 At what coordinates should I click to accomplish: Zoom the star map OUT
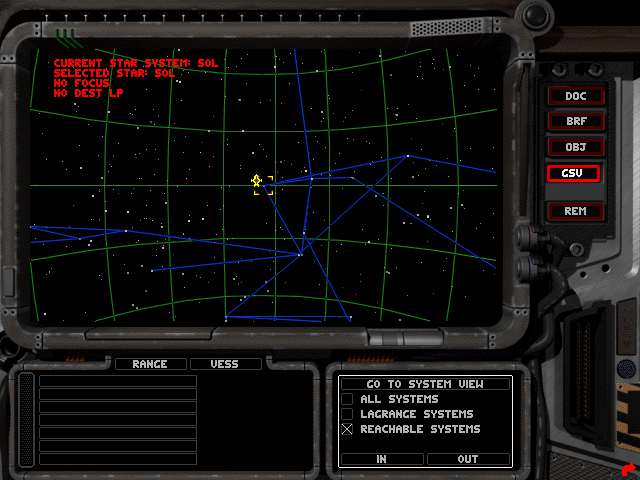click(x=468, y=459)
